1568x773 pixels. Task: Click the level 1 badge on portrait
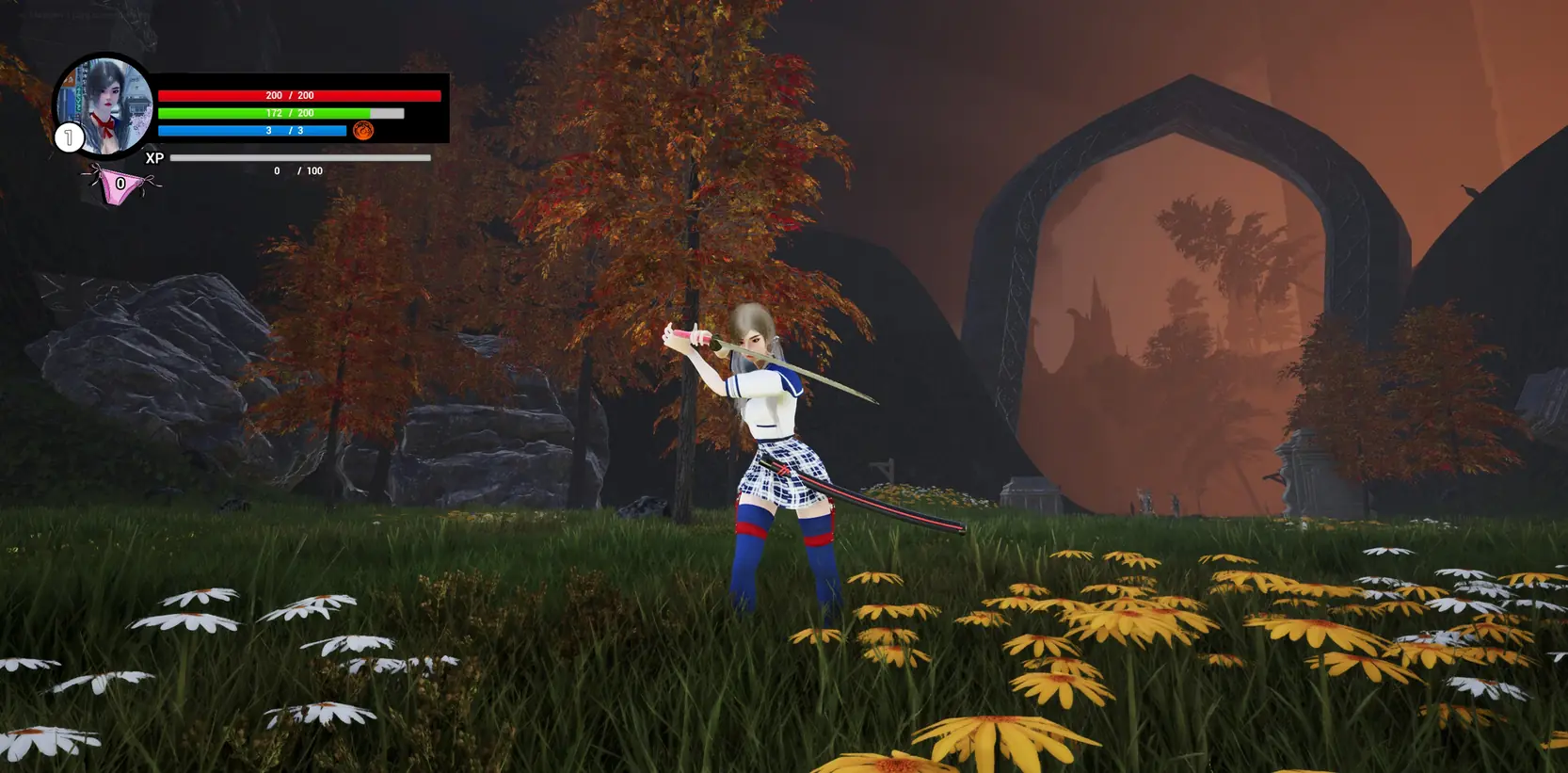(x=69, y=138)
